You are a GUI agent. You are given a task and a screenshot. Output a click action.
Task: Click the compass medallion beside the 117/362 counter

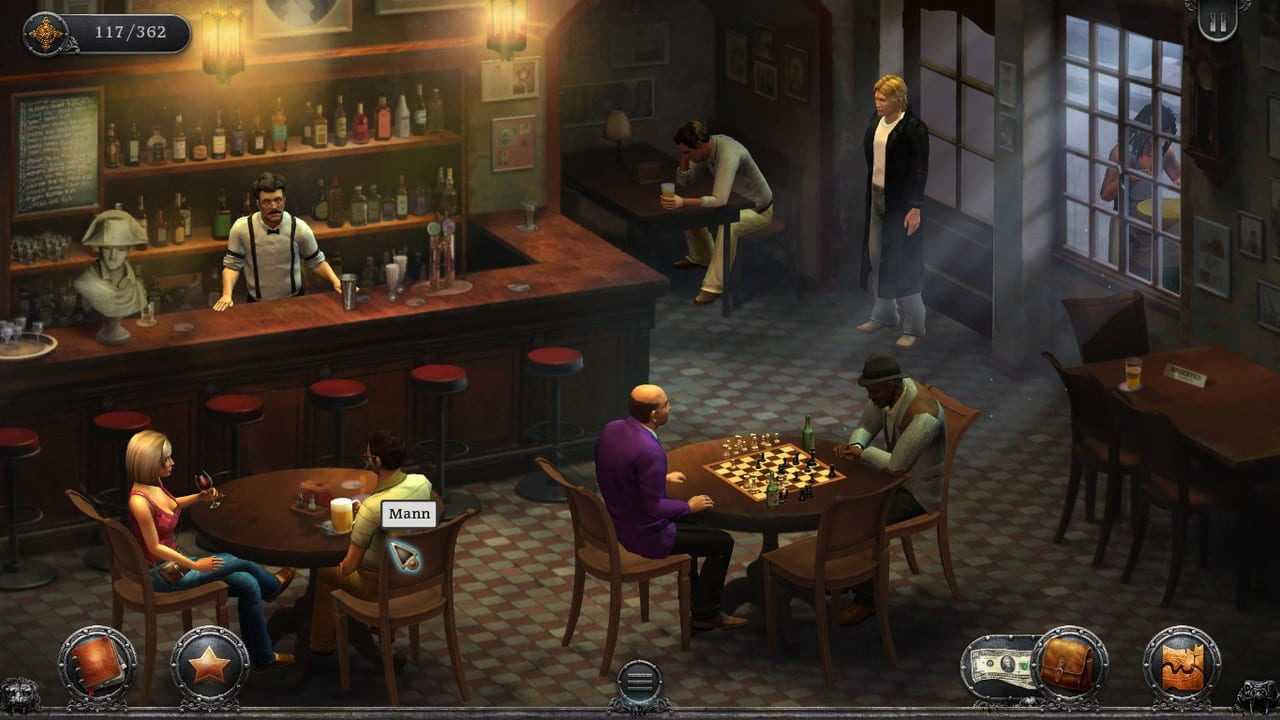[45, 34]
